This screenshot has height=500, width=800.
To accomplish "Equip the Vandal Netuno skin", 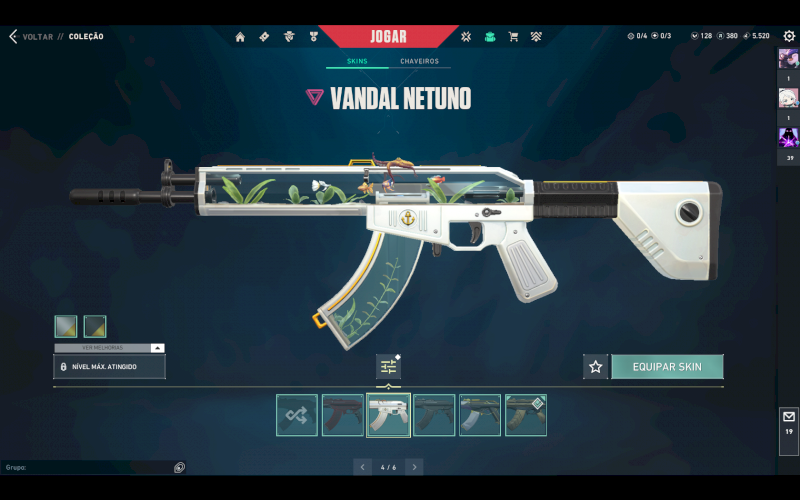I will click(667, 367).
